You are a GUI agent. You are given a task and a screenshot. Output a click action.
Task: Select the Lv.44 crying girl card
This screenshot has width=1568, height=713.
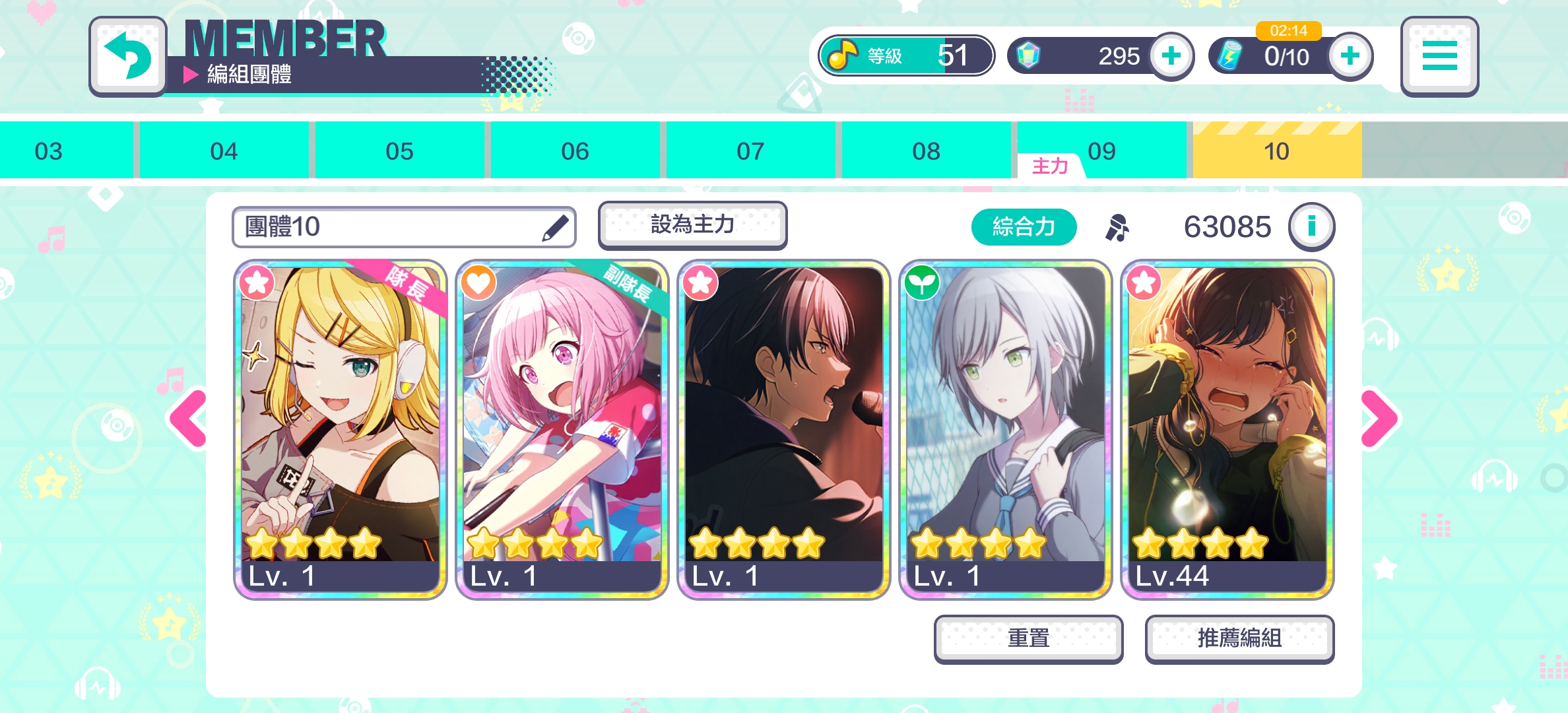point(1227,429)
